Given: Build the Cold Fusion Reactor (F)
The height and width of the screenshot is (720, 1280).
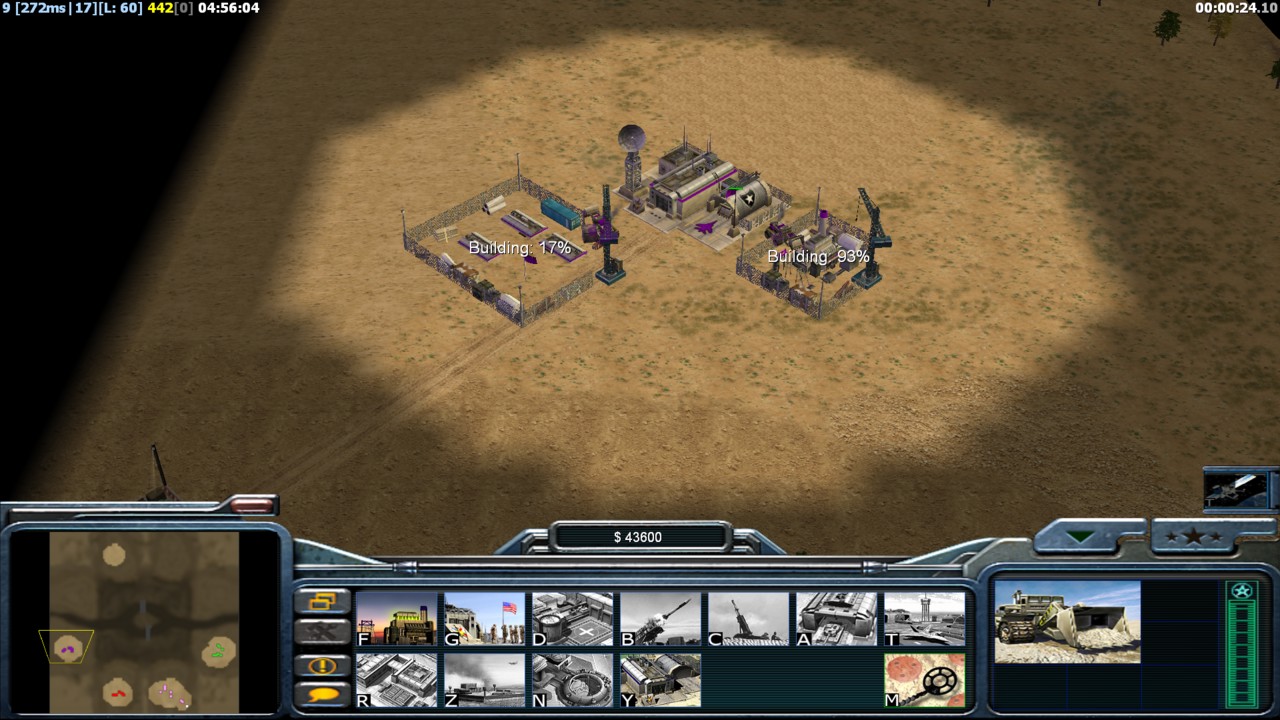Looking at the screenshot, I should click(397, 619).
